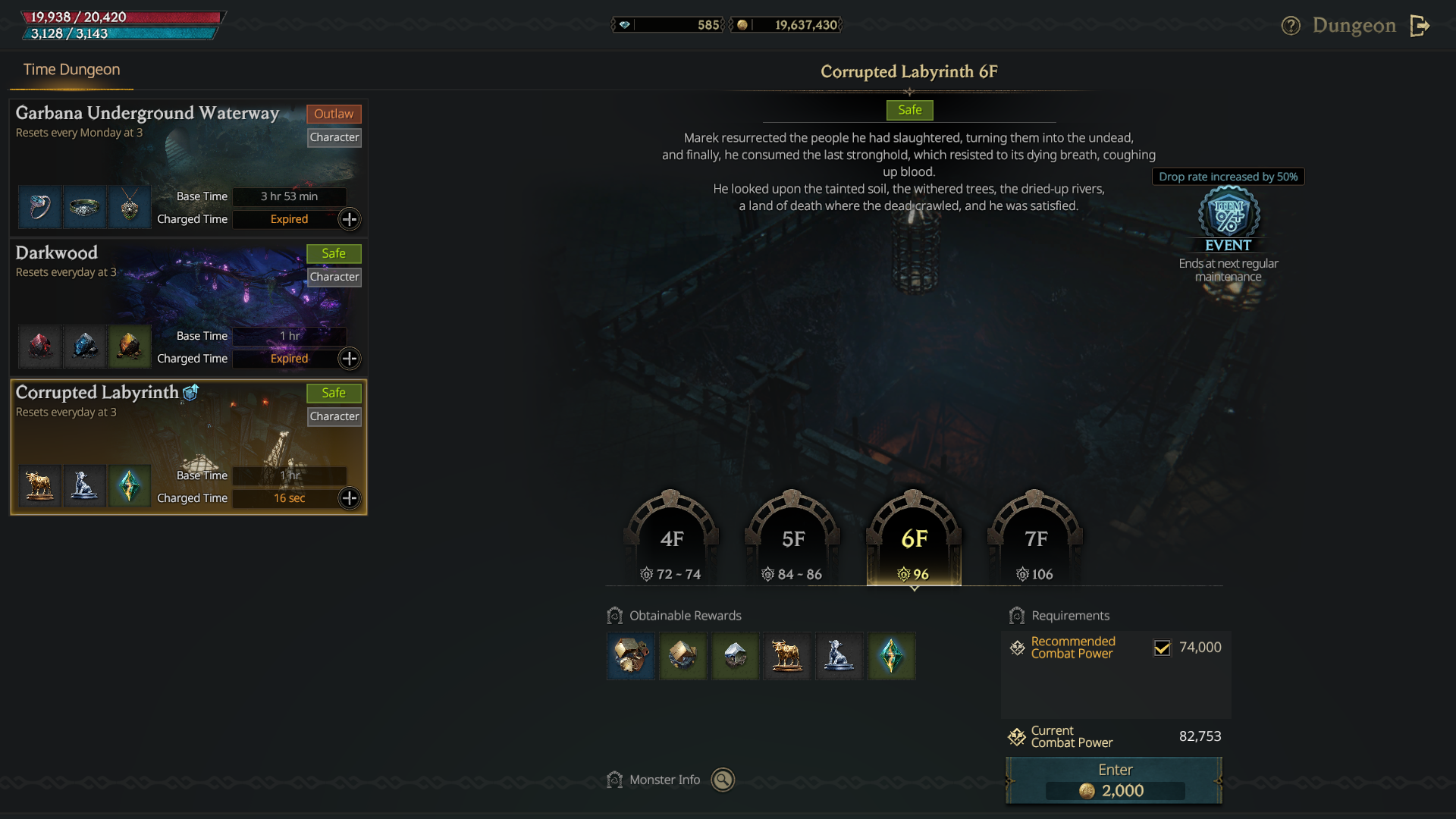Inspect the silver wolf statue reward
The width and height of the screenshot is (1456, 819).
(x=839, y=656)
